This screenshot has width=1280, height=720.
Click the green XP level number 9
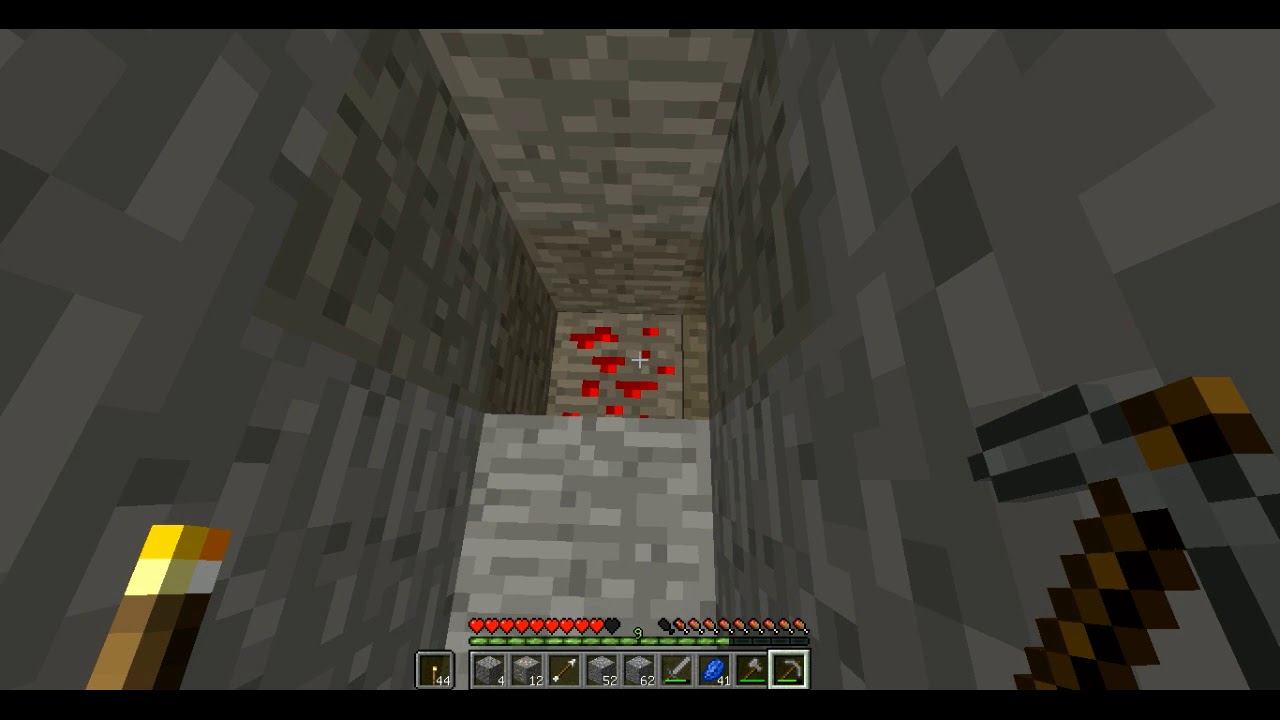[636, 633]
